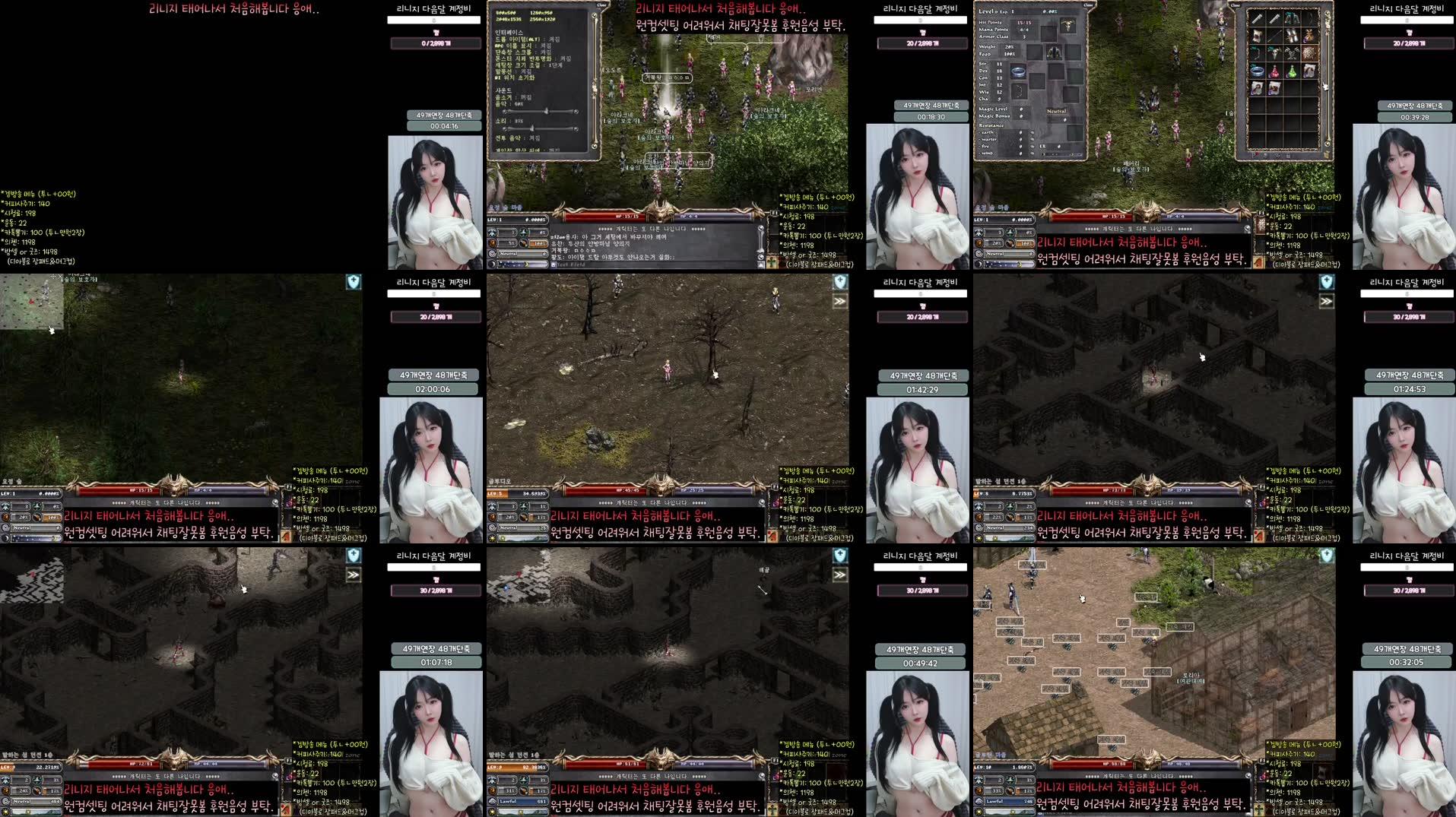Viewport: 1456px width, 817px height.
Task: Click the chevron arrow next to the minimap
Action: (839, 300)
